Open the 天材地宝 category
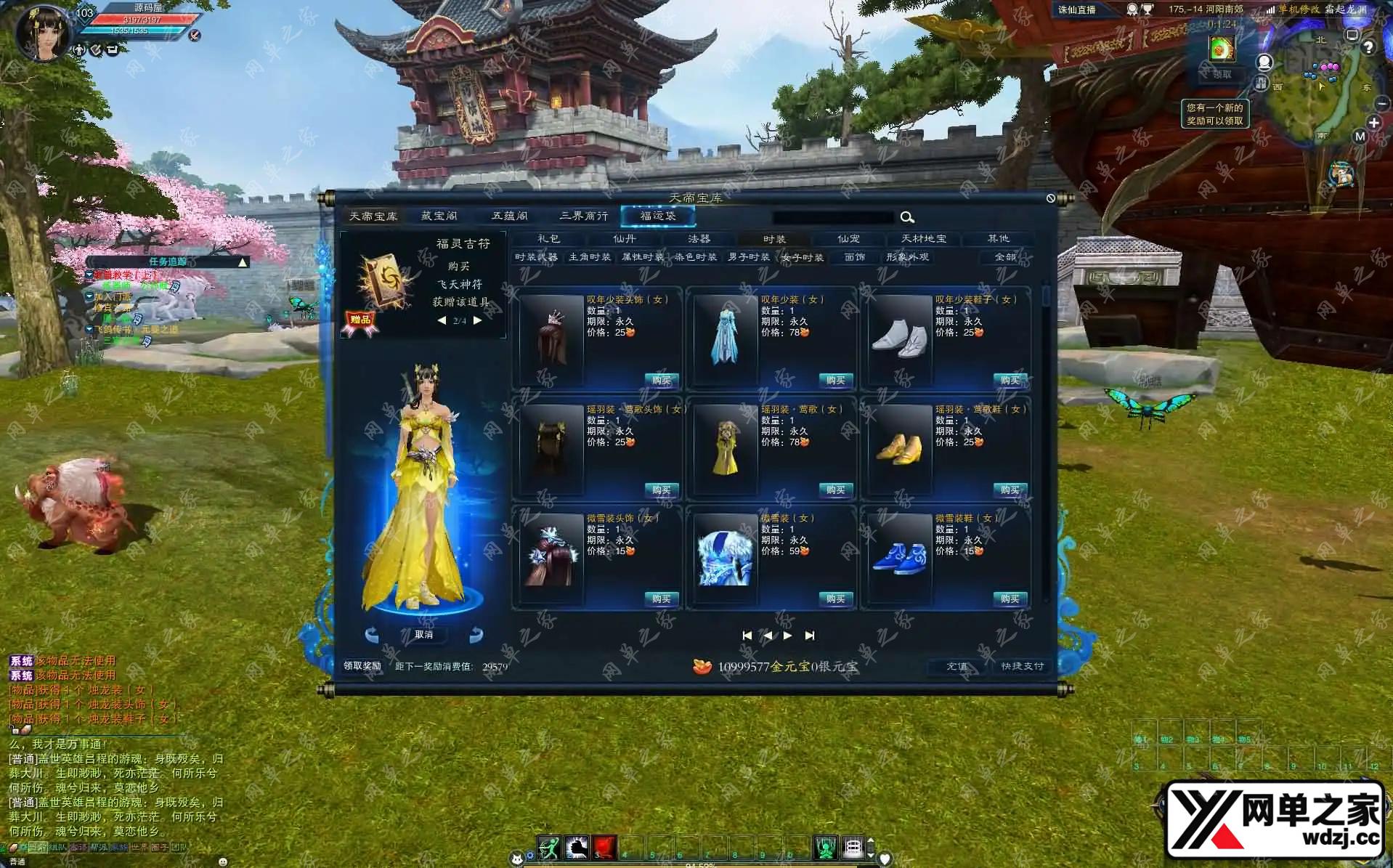This screenshot has width=1393, height=868. point(923,238)
